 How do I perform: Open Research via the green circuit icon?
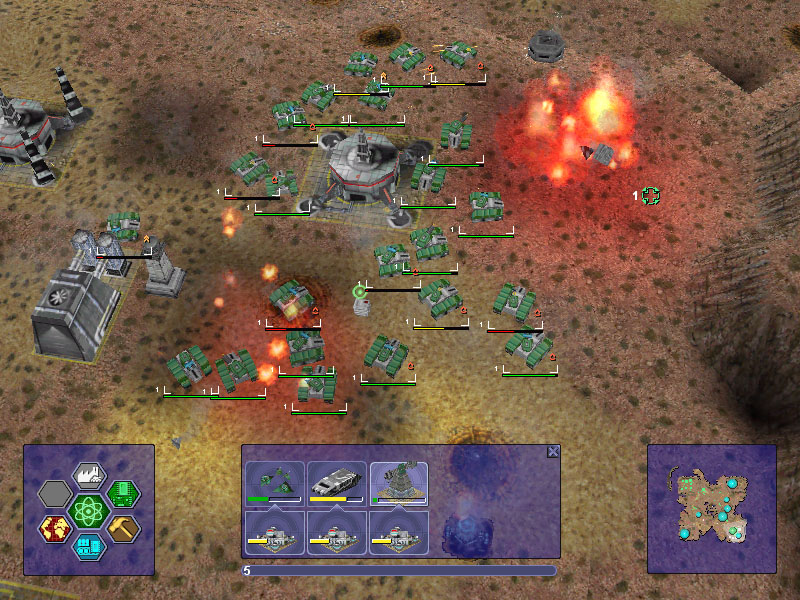pos(123,493)
